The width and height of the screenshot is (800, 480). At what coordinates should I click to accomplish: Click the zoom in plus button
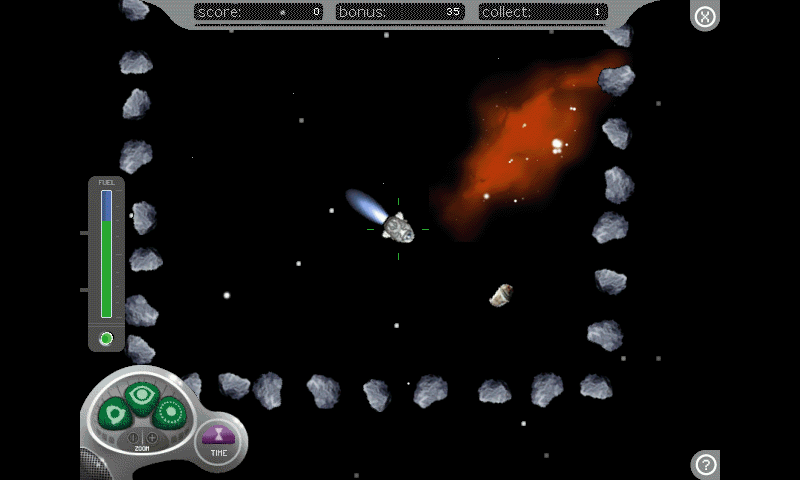(x=152, y=438)
